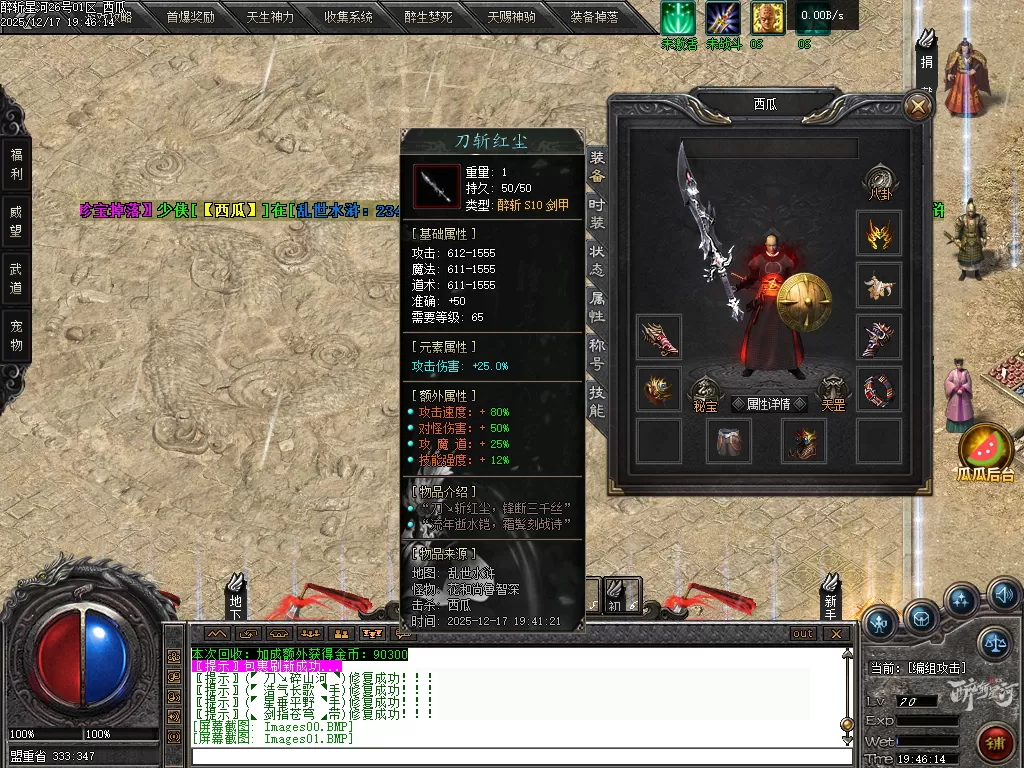Image resolution: width=1024 pixels, height=768 pixels.
Task: Close the 西瓜 character equipment window
Action: click(917, 107)
